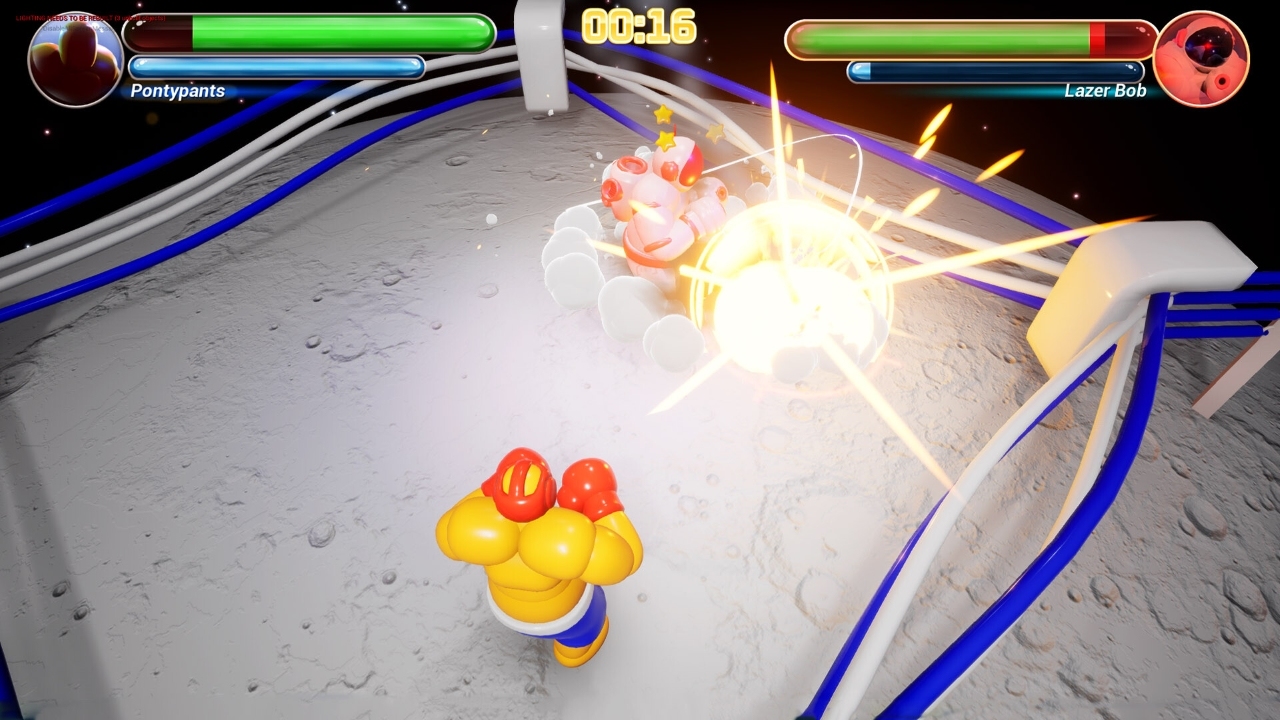Click the 'LIGHTING NEEDS TO BE REBUILT' warning
The height and width of the screenshot is (720, 1280).
90,17
